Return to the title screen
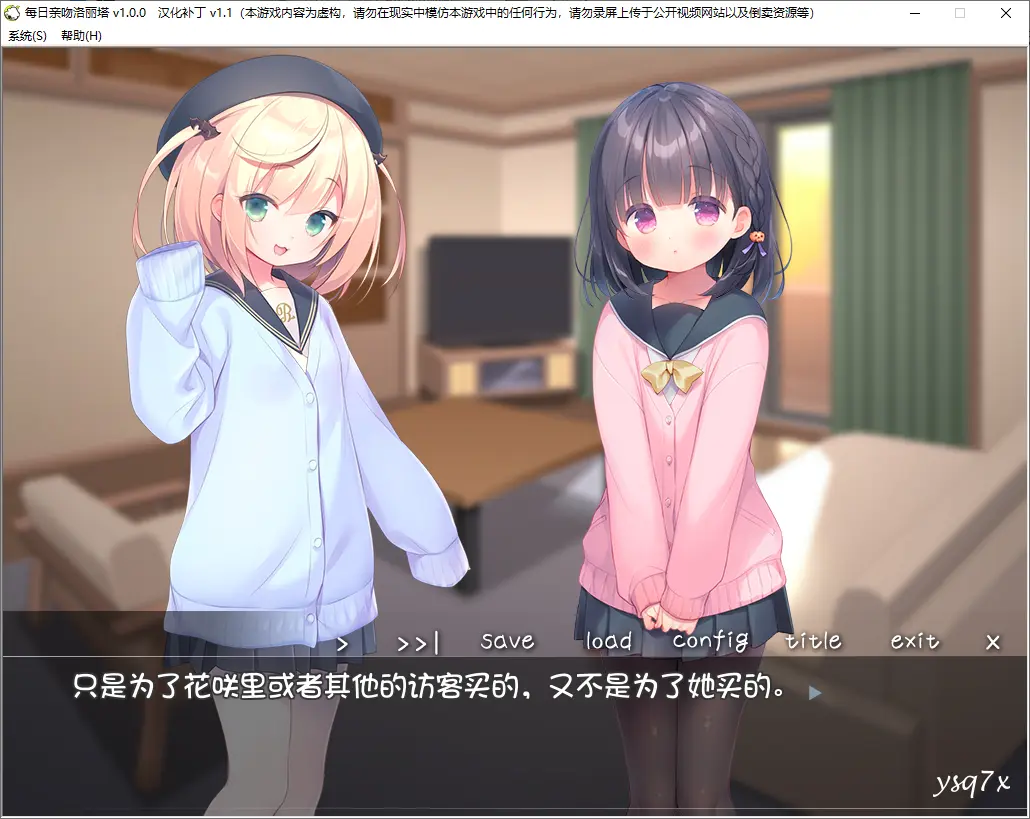The width and height of the screenshot is (1030, 819). [x=813, y=641]
